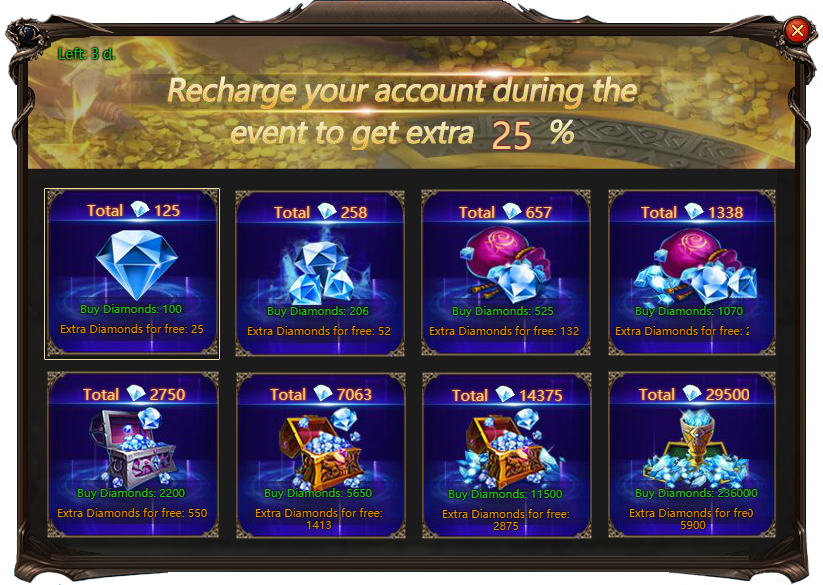Screen dimensions: 823x585
Task: Close the recharge event window
Action: pos(797,30)
